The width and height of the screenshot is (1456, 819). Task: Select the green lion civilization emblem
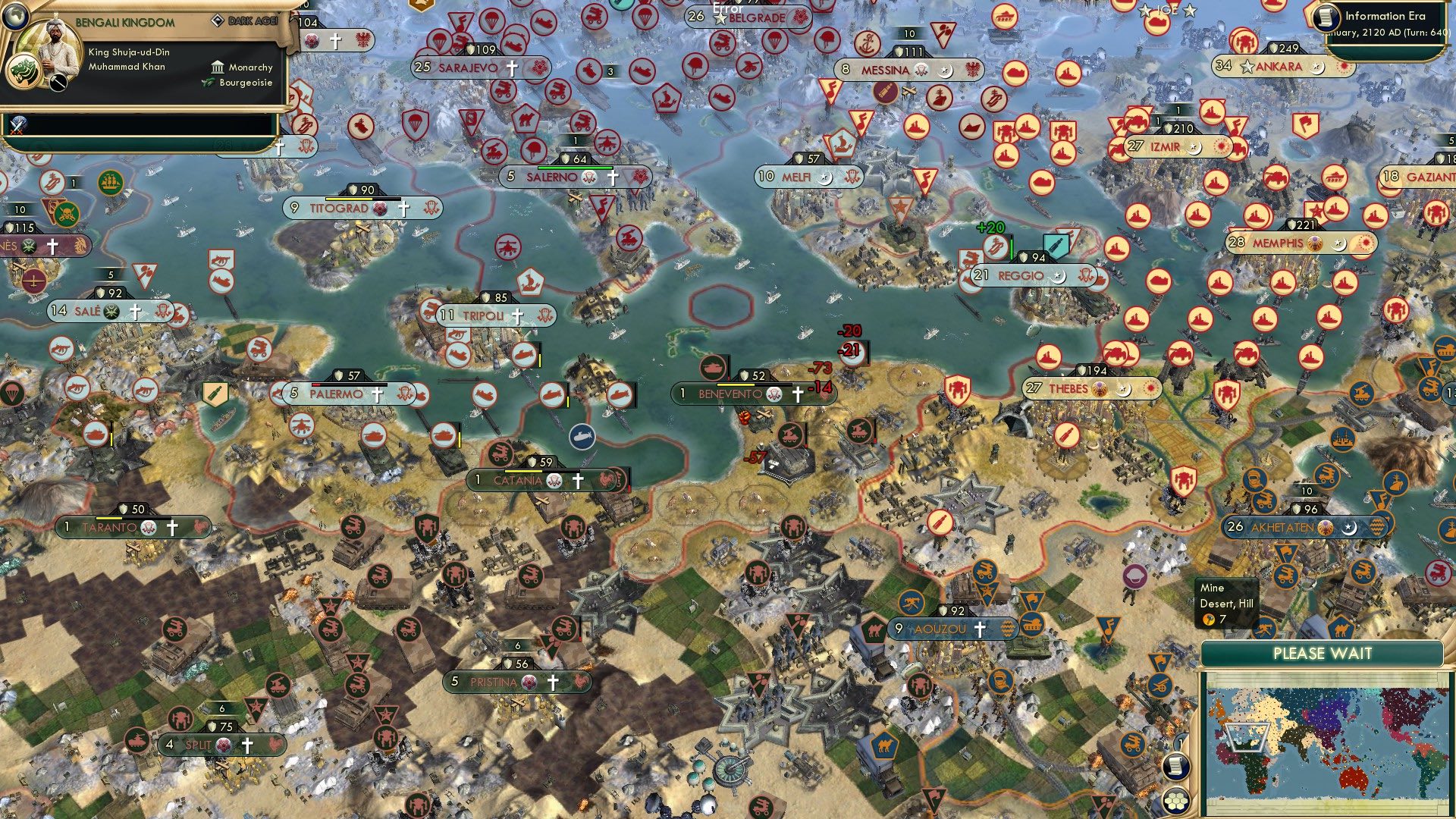click(x=24, y=74)
